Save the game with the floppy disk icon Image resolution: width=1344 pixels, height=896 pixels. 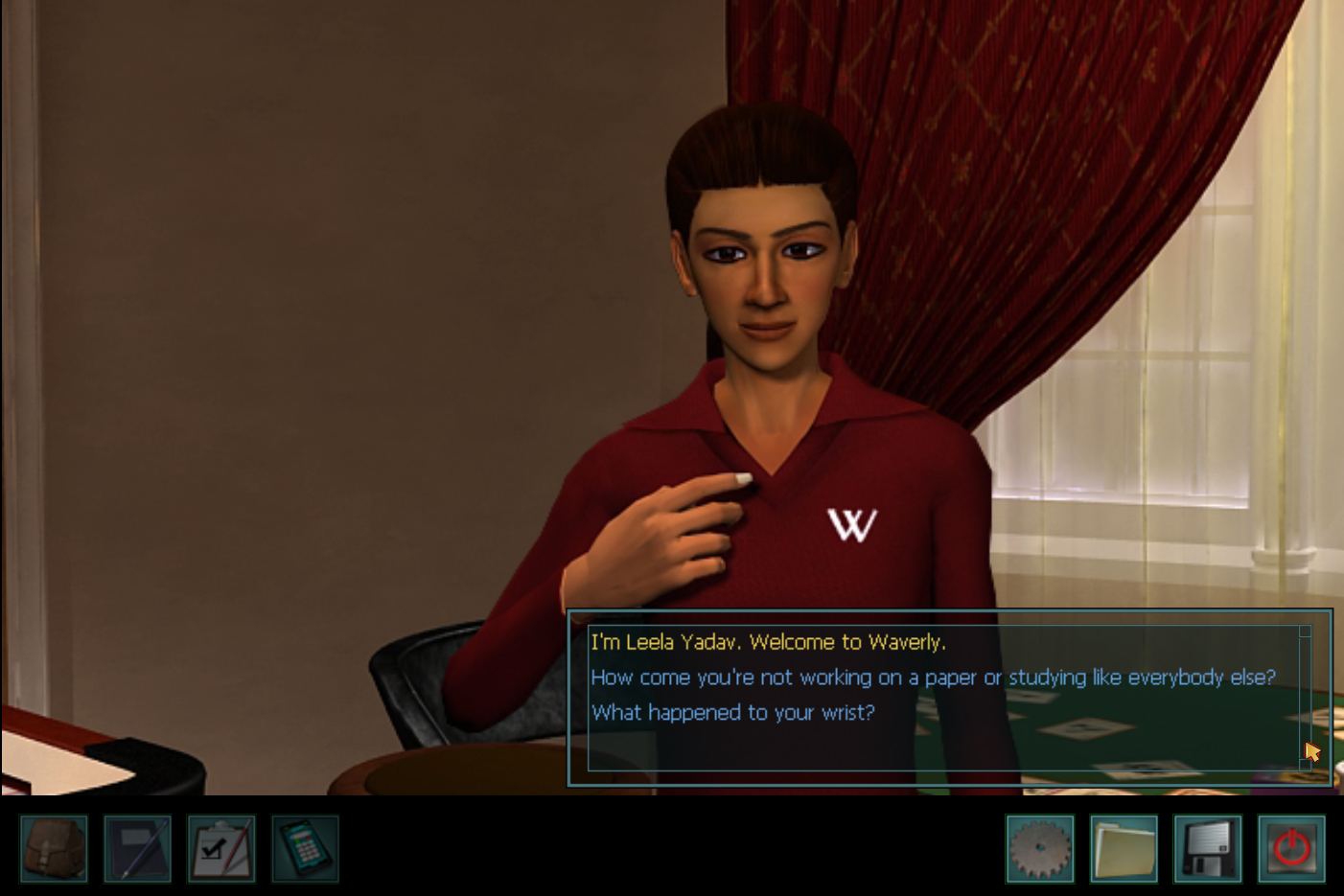[x=1209, y=848]
